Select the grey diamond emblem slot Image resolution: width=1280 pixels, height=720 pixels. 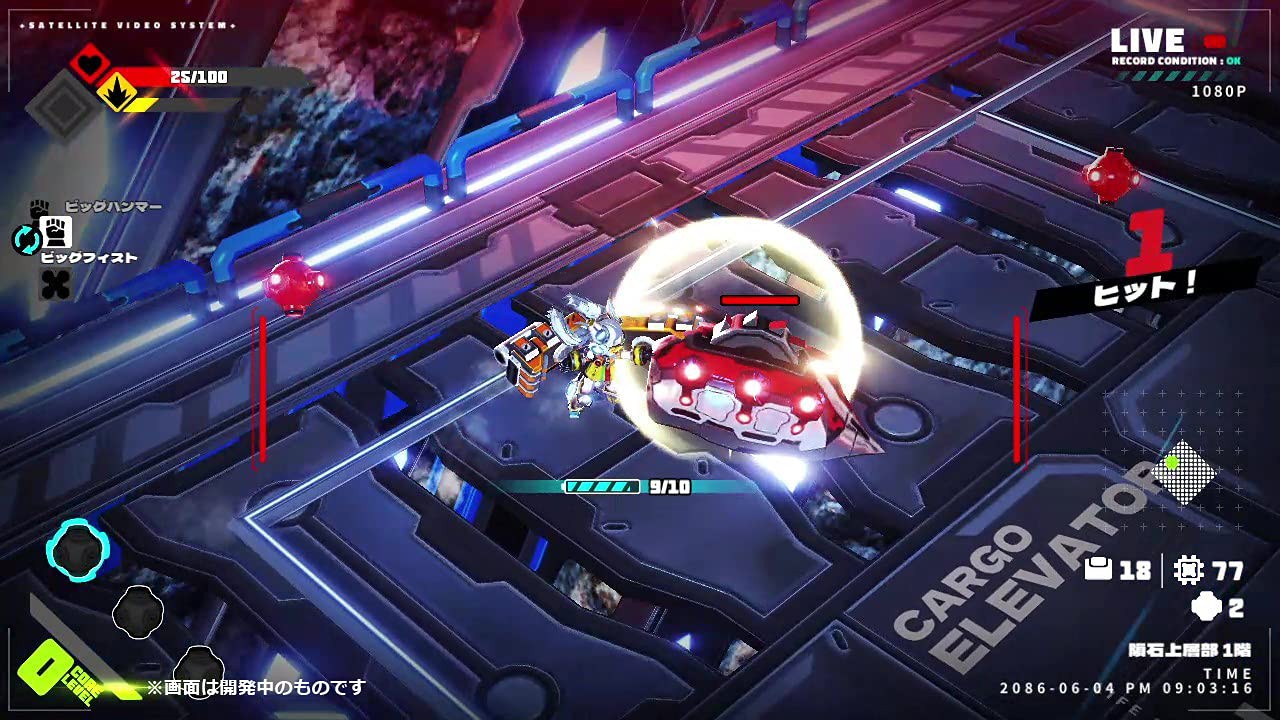[x=64, y=103]
